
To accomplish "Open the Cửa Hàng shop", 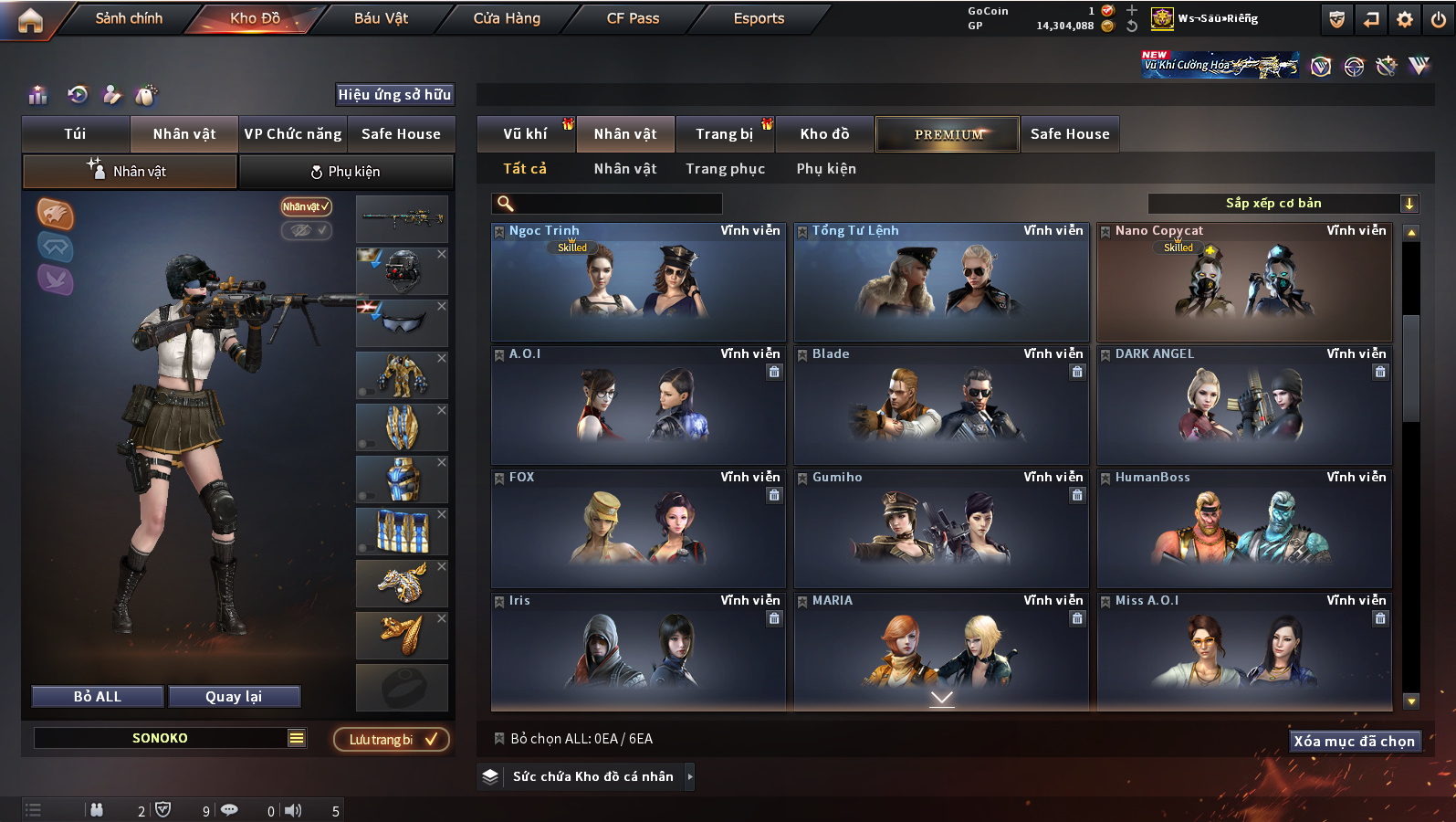I will tap(507, 18).
